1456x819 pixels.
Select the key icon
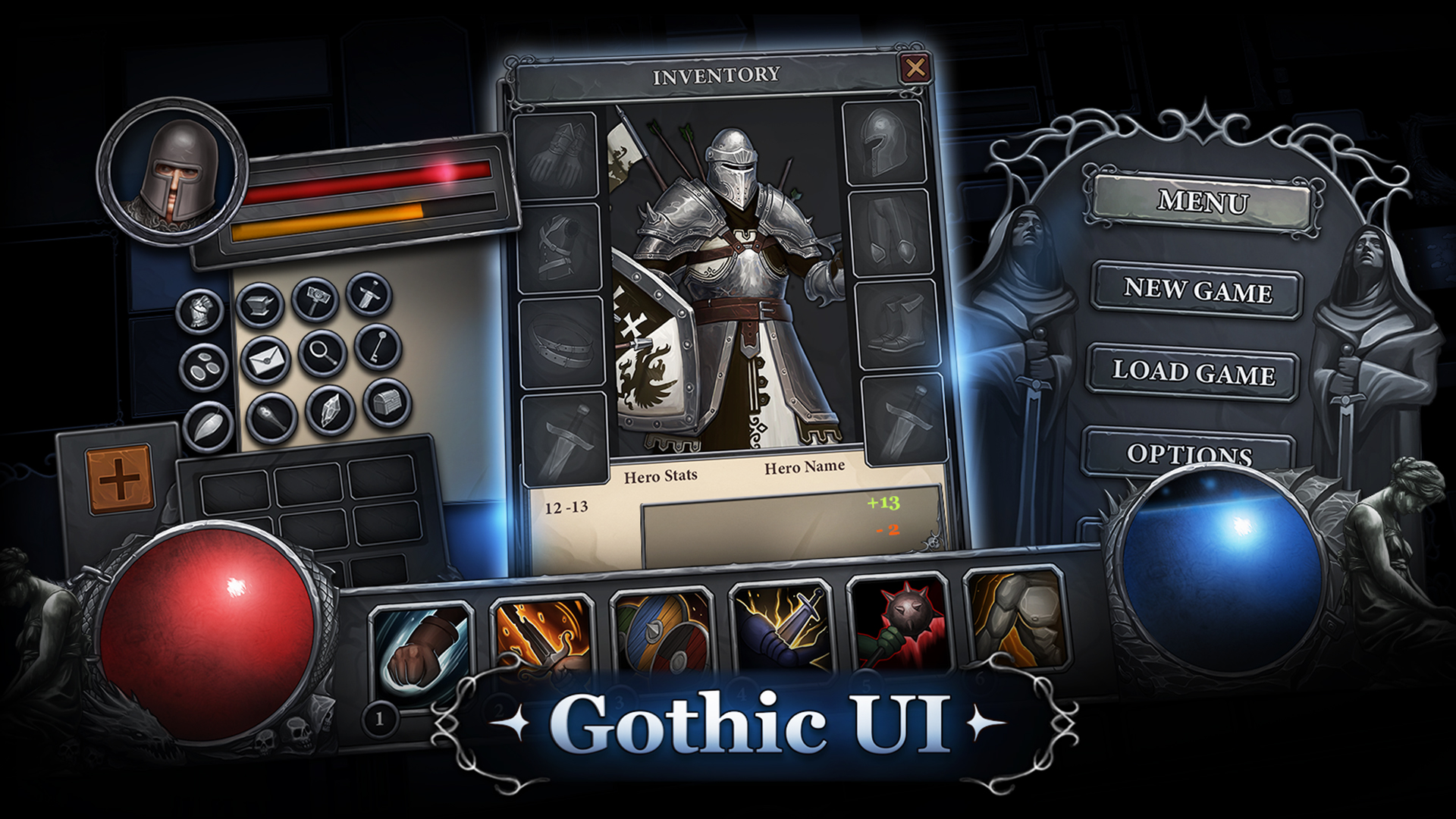point(377,347)
